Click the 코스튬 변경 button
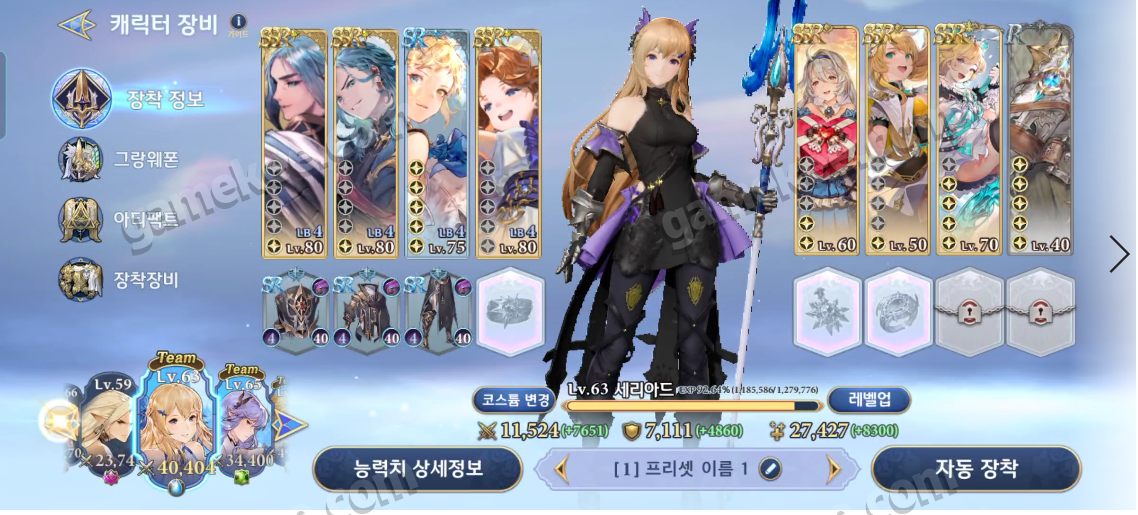 pos(512,400)
